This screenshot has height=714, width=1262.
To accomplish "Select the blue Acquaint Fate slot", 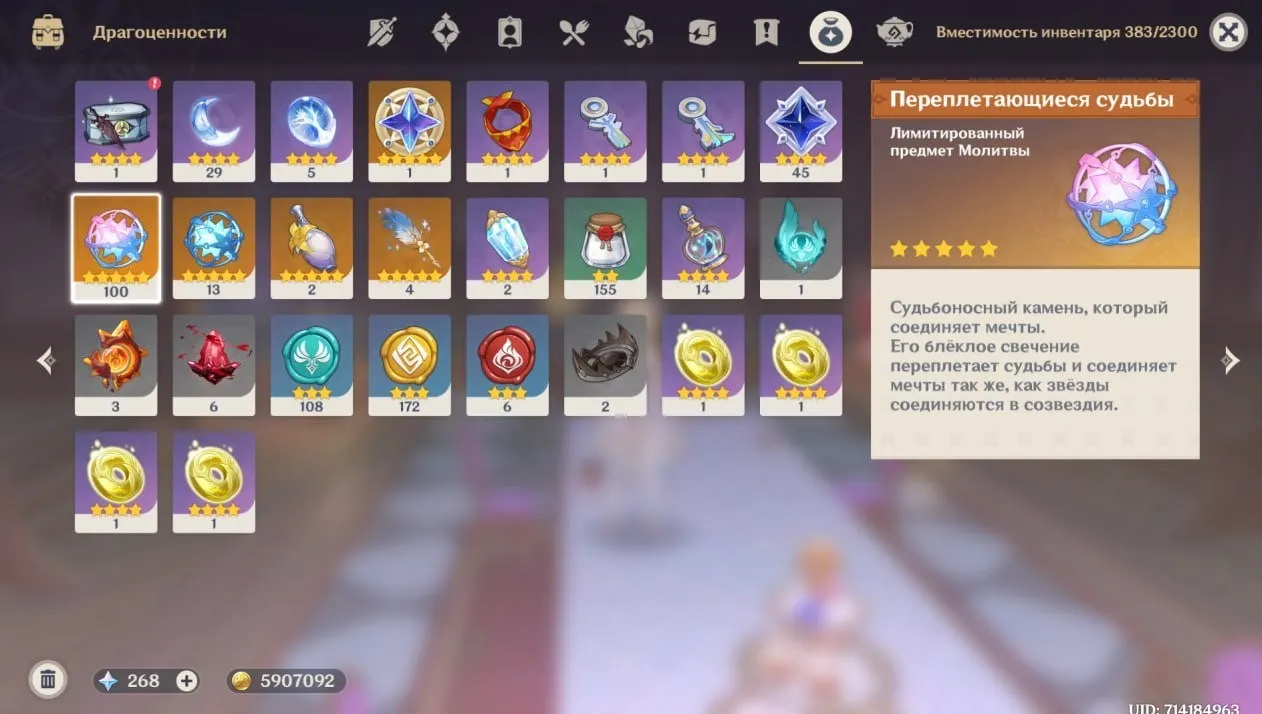I will click(x=214, y=247).
